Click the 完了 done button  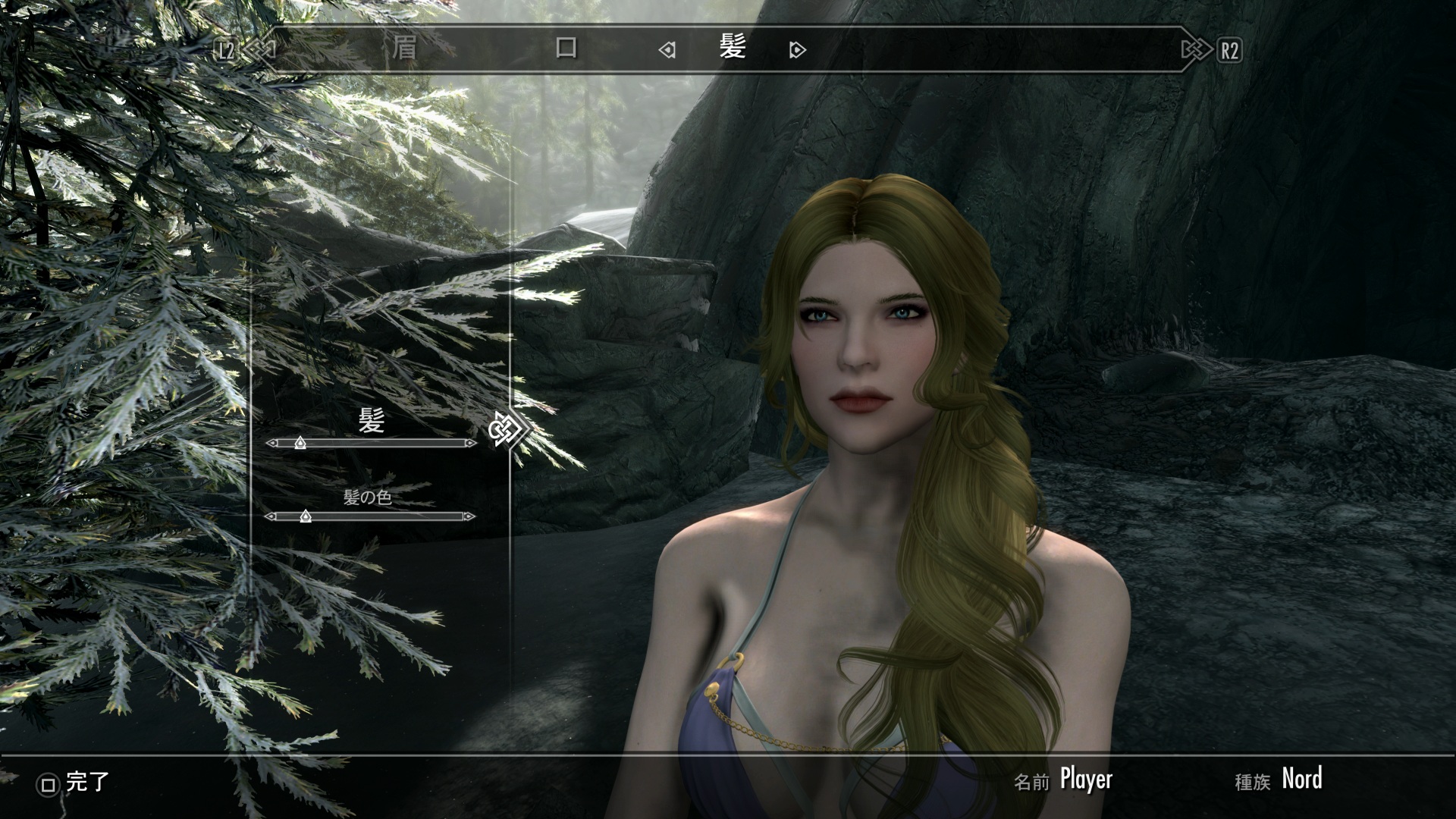(x=74, y=783)
